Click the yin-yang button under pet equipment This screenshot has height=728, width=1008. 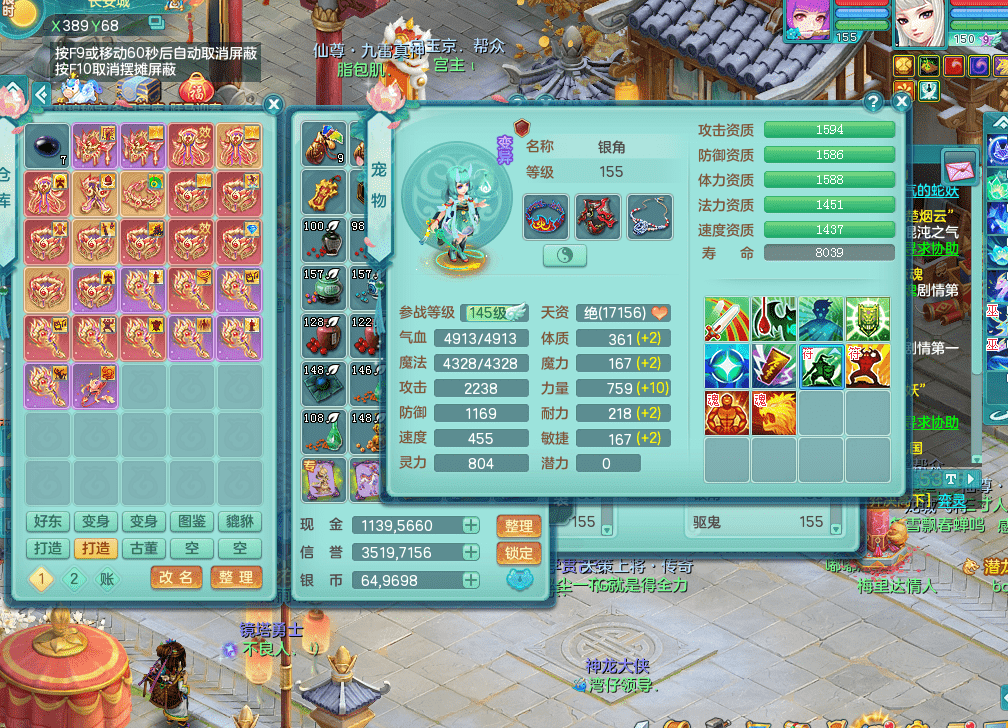pyautogui.click(x=565, y=256)
